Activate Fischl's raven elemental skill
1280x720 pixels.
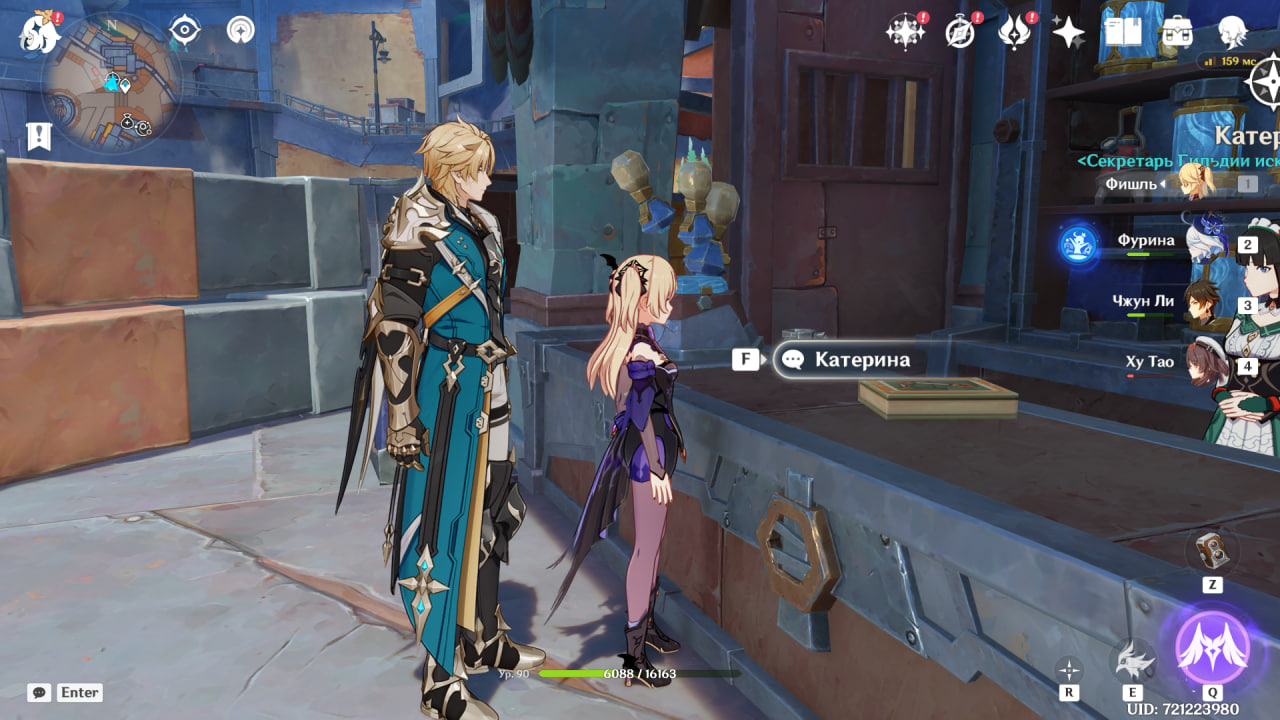(x=1132, y=660)
